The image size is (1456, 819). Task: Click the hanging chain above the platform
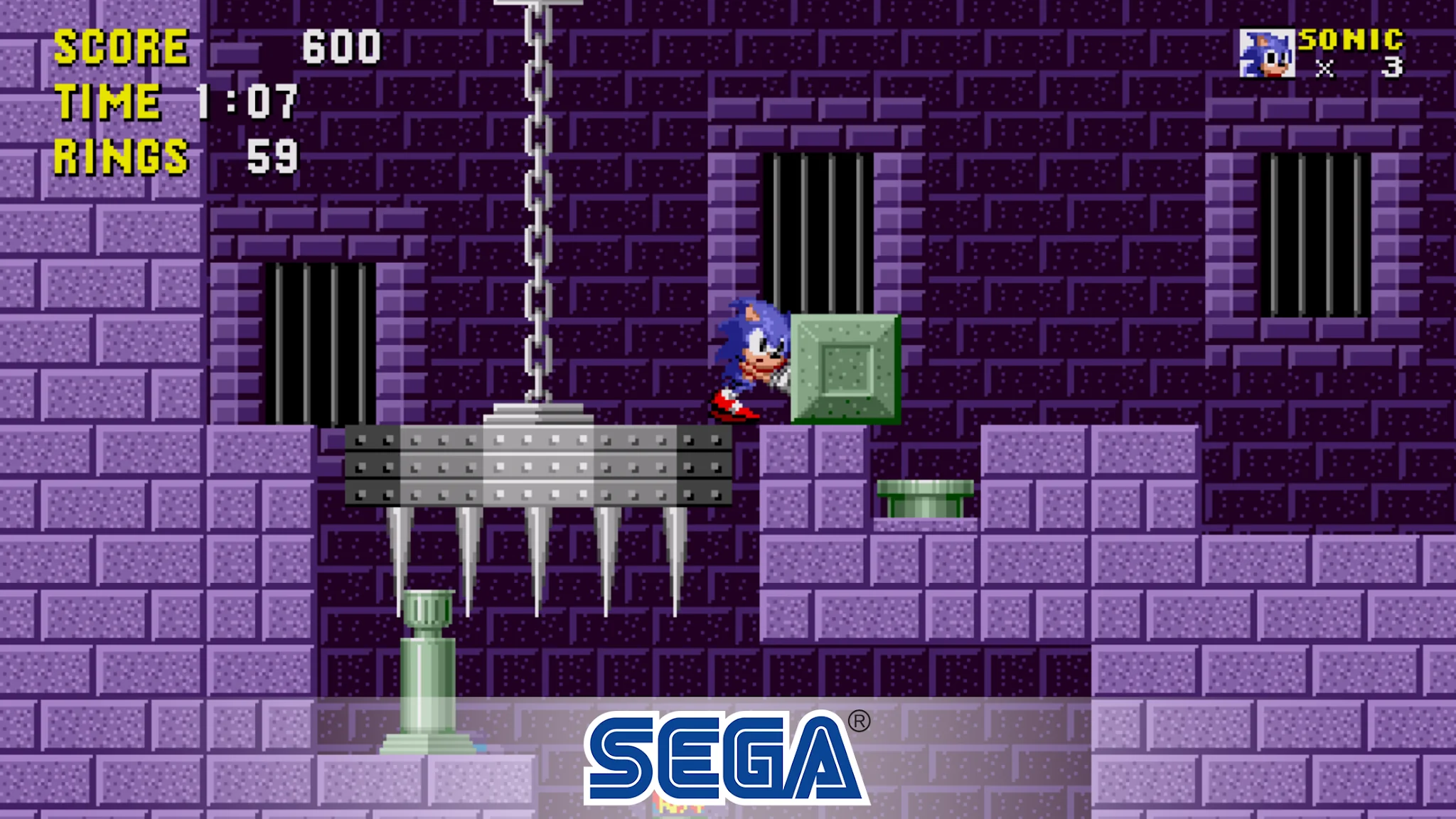pyautogui.click(x=537, y=199)
